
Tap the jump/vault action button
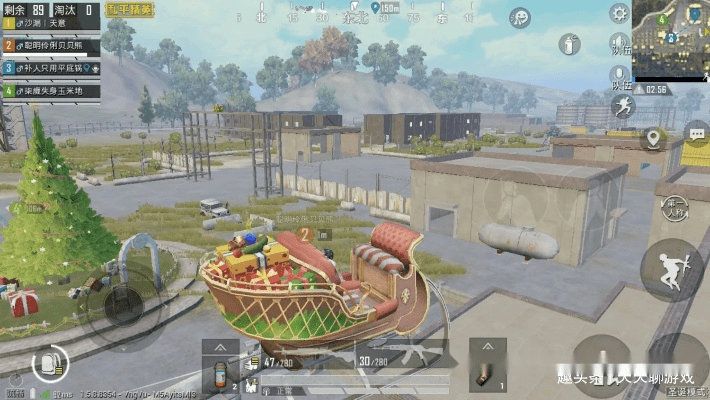[671, 270]
